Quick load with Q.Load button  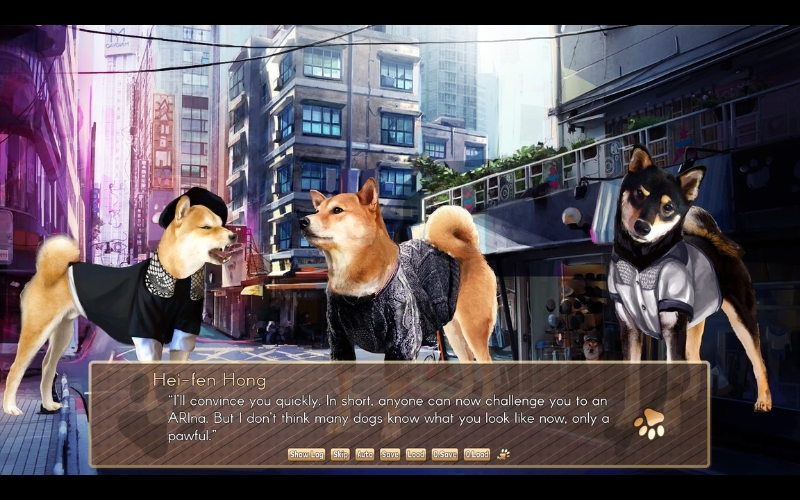pyautogui.click(x=476, y=454)
